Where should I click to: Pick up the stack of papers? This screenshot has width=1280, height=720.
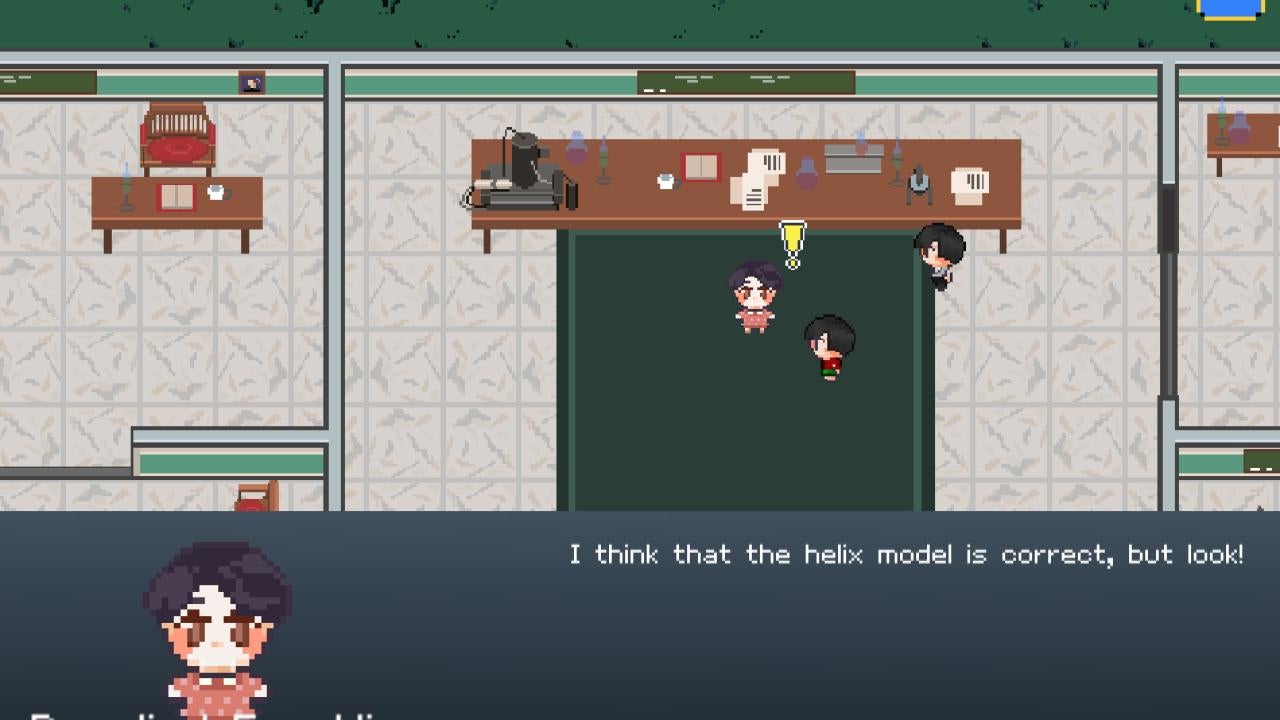coord(755,180)
